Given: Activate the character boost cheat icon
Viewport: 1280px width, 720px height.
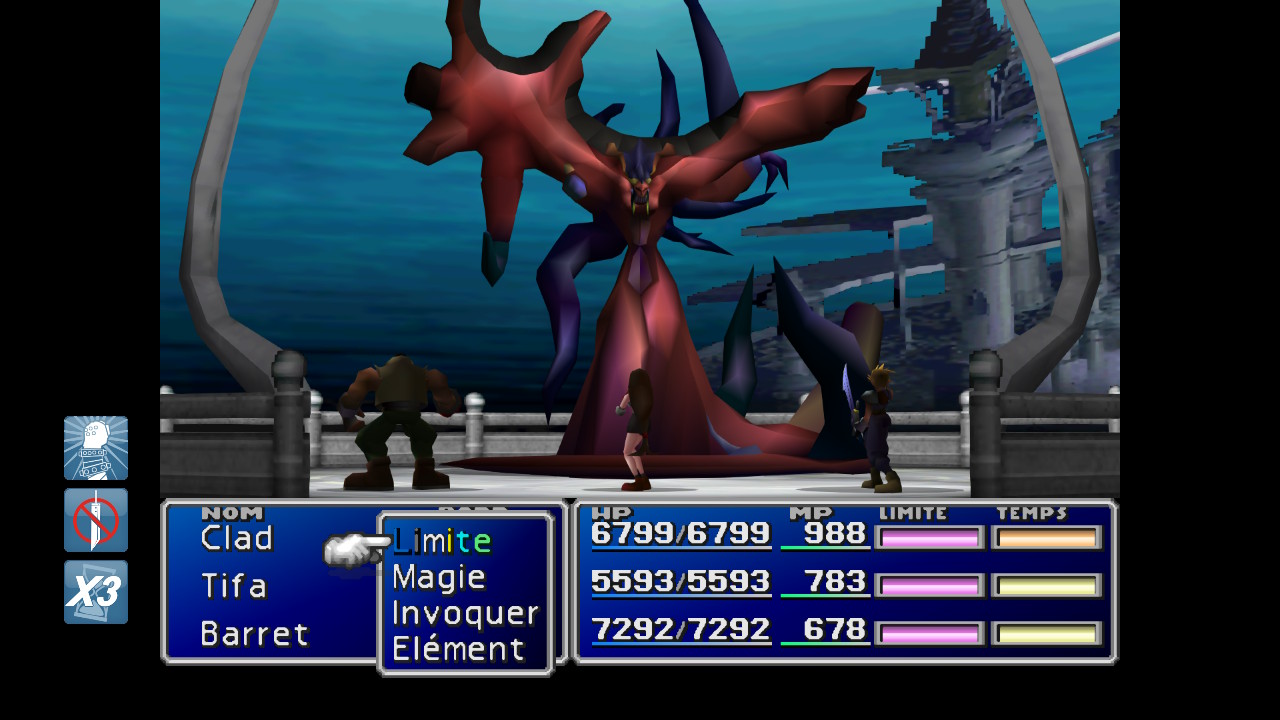Looking at the screenshot, I should [96, 448].
